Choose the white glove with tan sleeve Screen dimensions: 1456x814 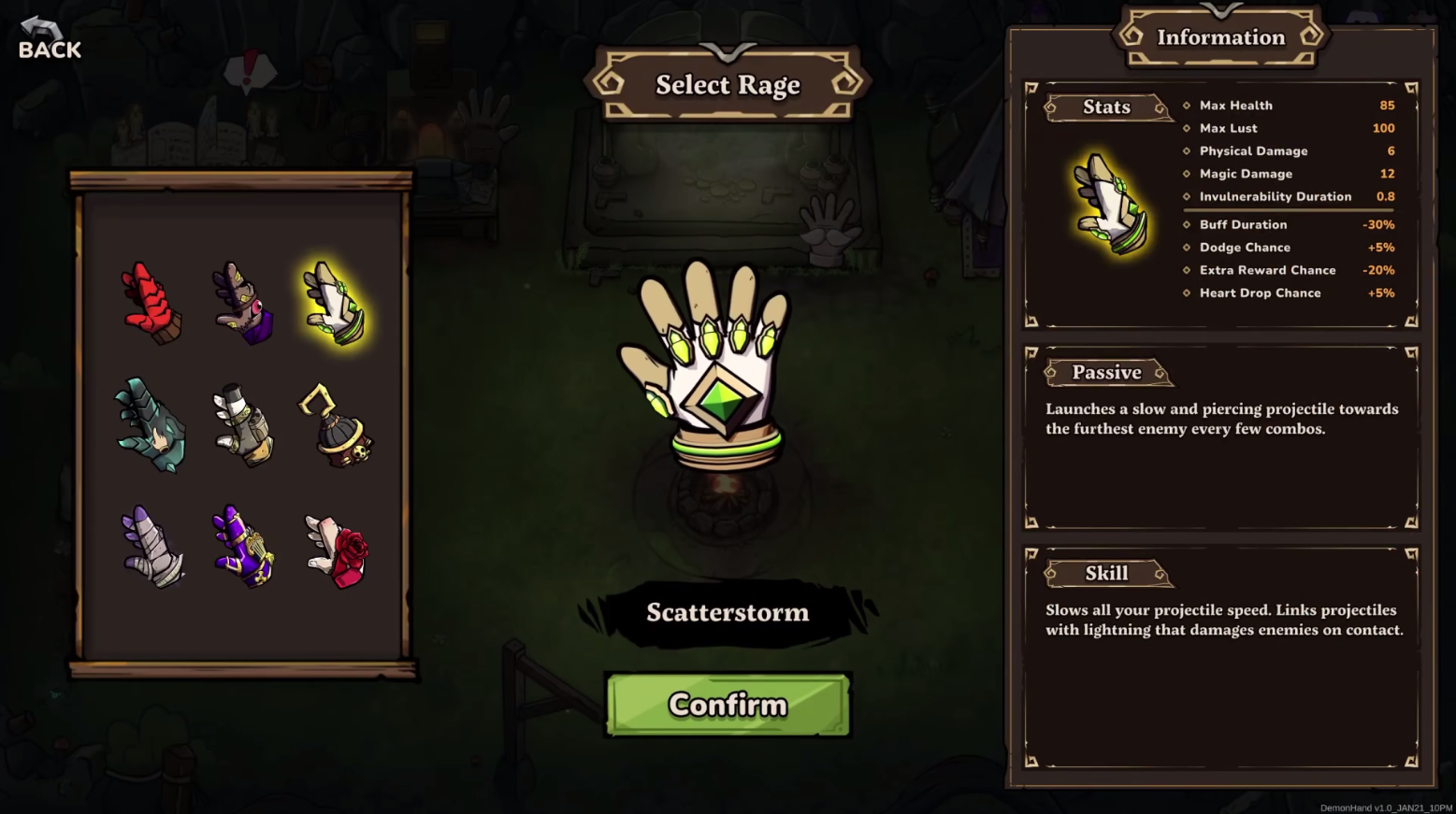(242, 424)
